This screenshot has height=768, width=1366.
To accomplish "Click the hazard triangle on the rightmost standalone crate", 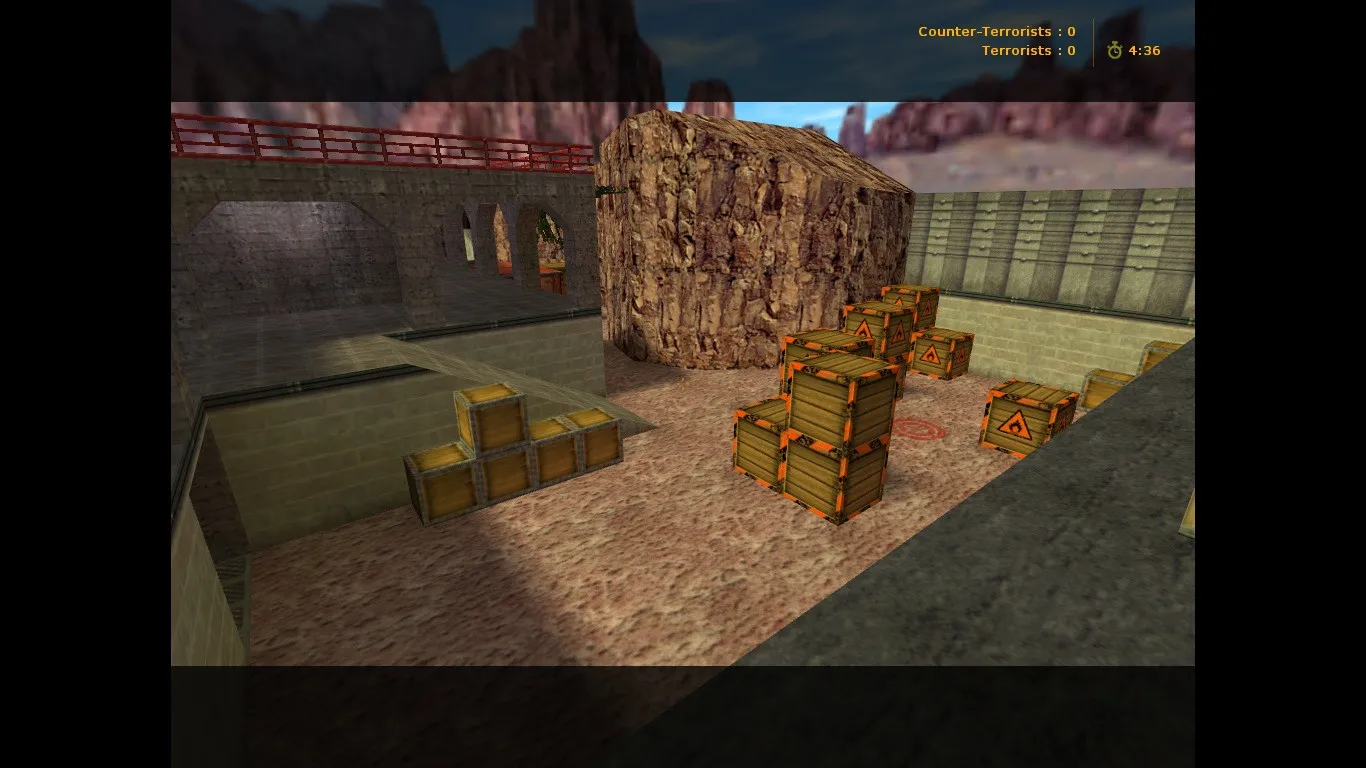I will tap(1016, 425).
